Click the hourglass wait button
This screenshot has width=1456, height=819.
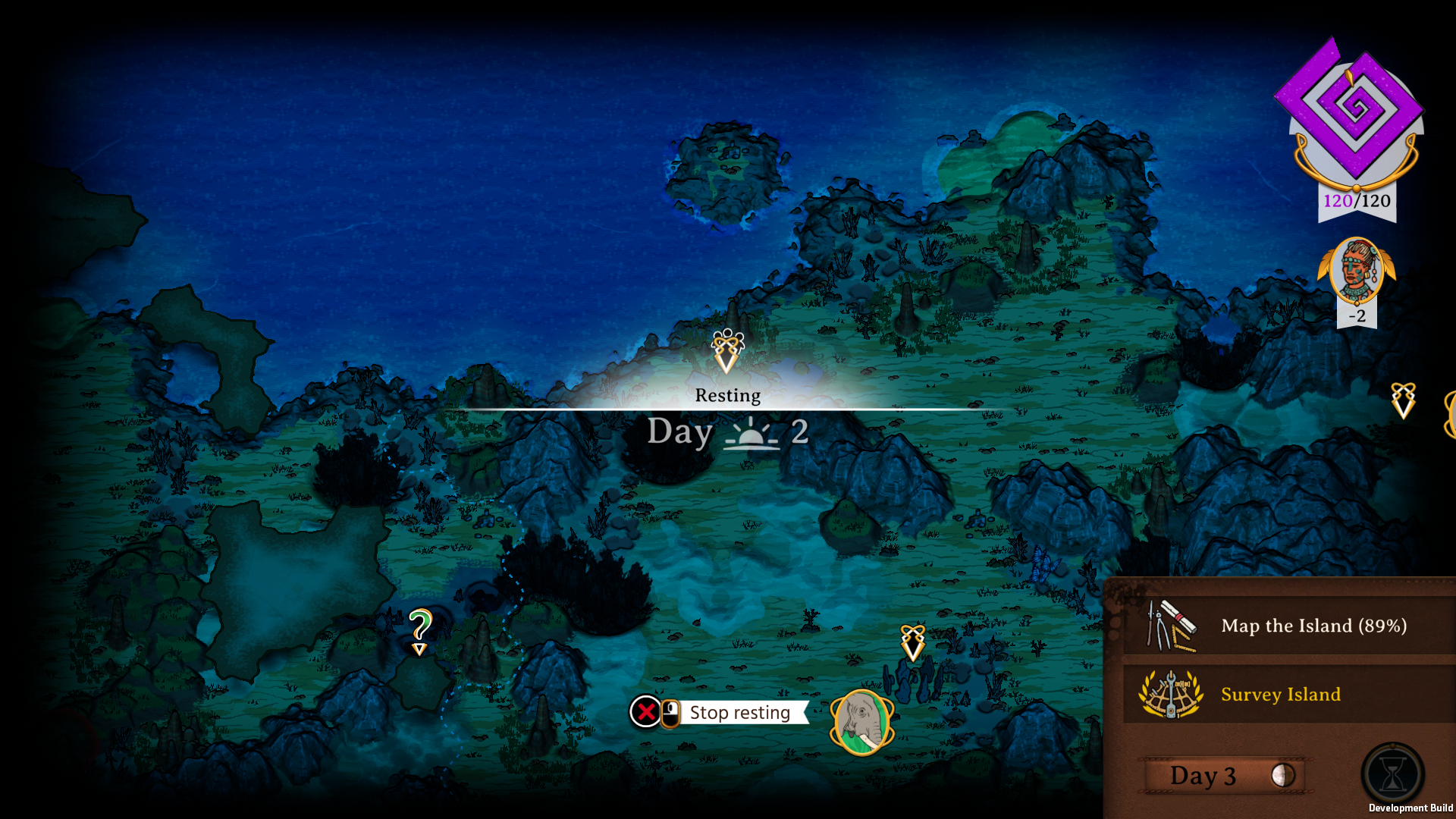[1392, 774]
